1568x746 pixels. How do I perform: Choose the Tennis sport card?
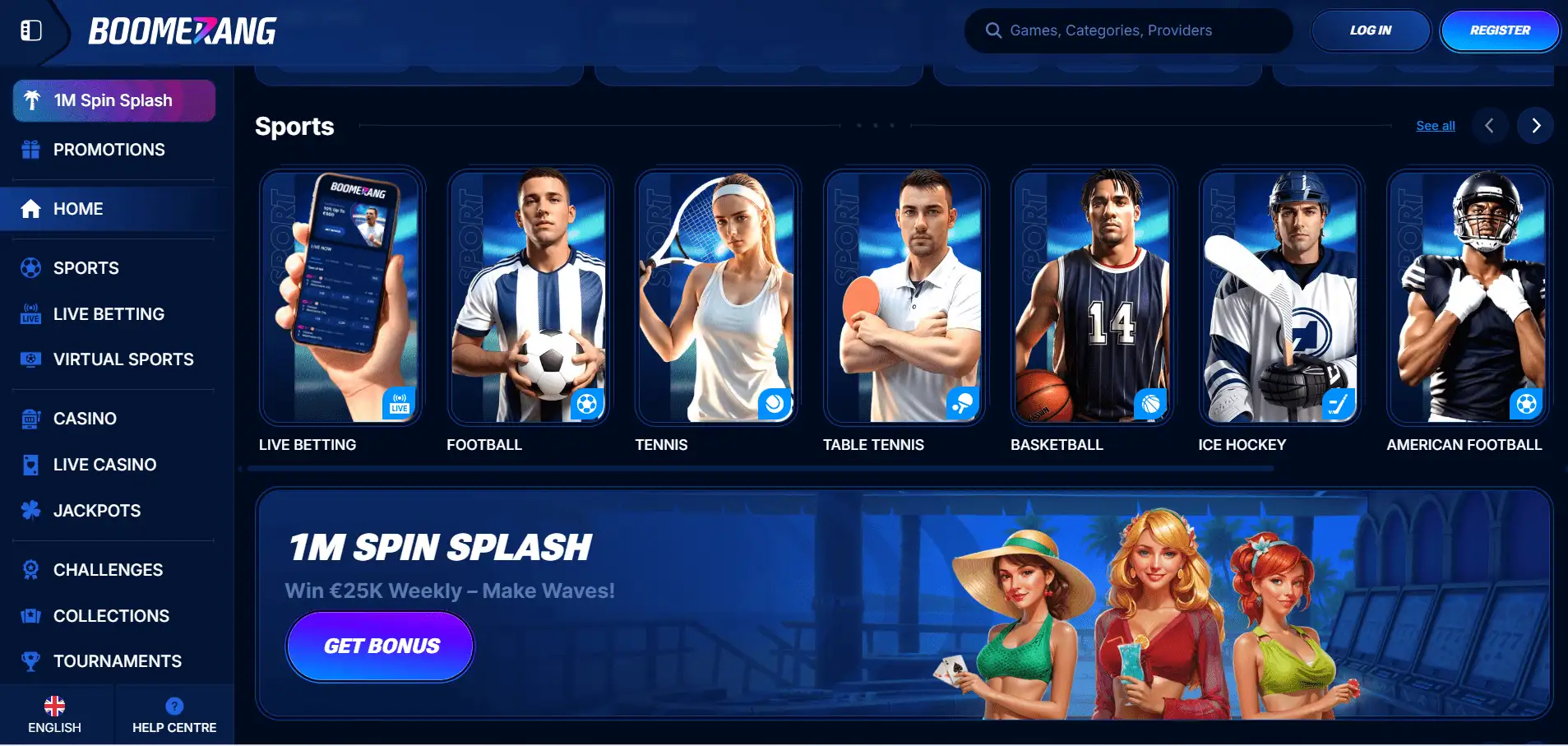coord(716,297)
